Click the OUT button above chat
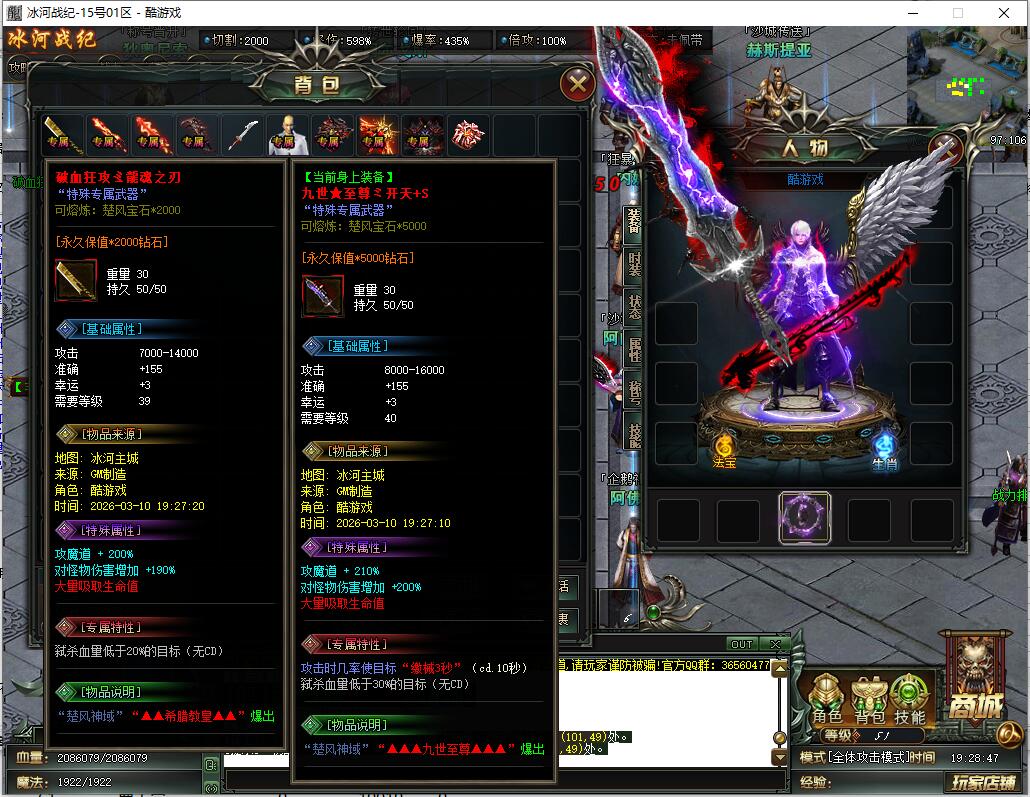1030x797 pixels. [x=741, y=644]
